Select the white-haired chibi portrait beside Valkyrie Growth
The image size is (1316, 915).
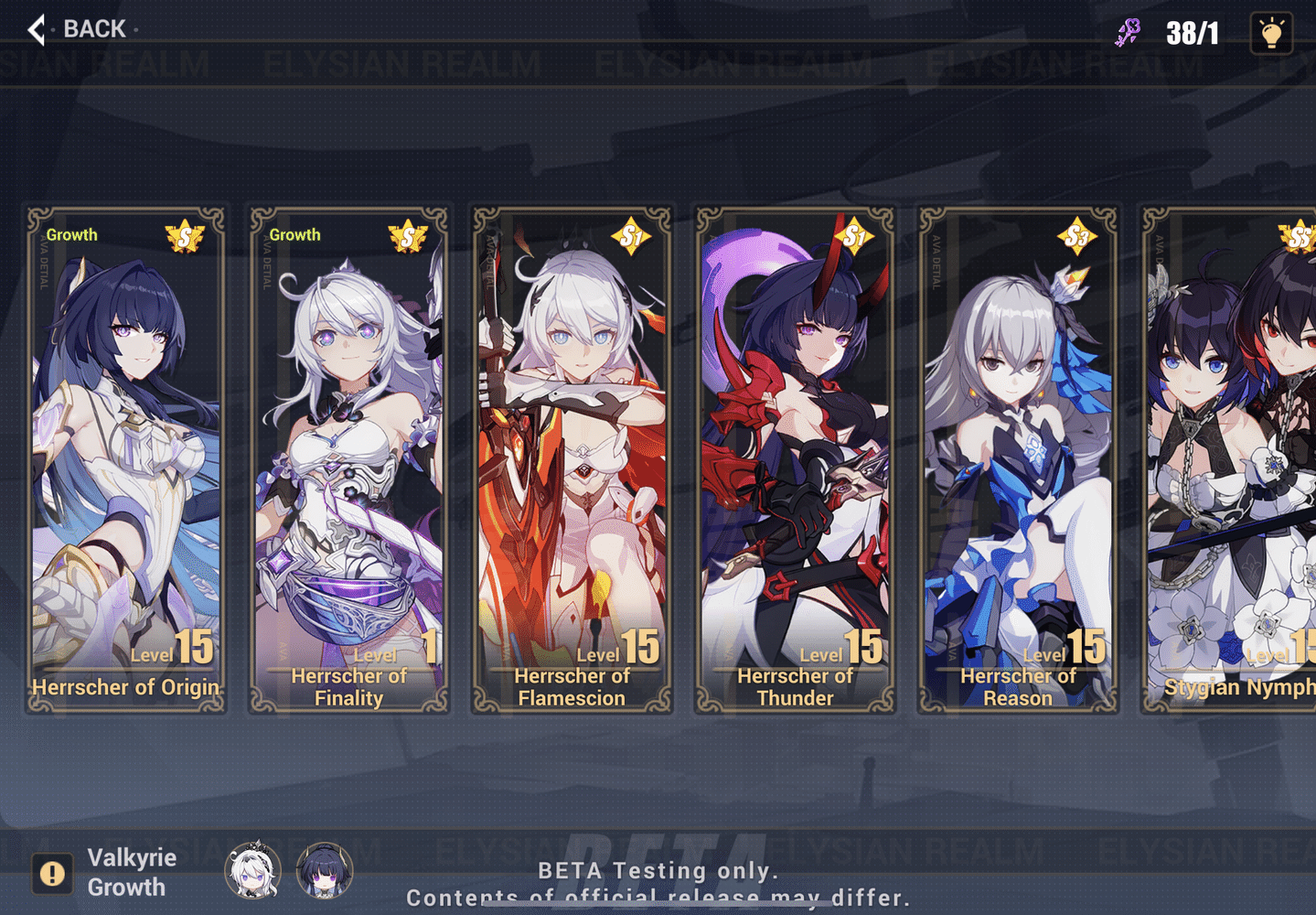click(x=253, y=872)
